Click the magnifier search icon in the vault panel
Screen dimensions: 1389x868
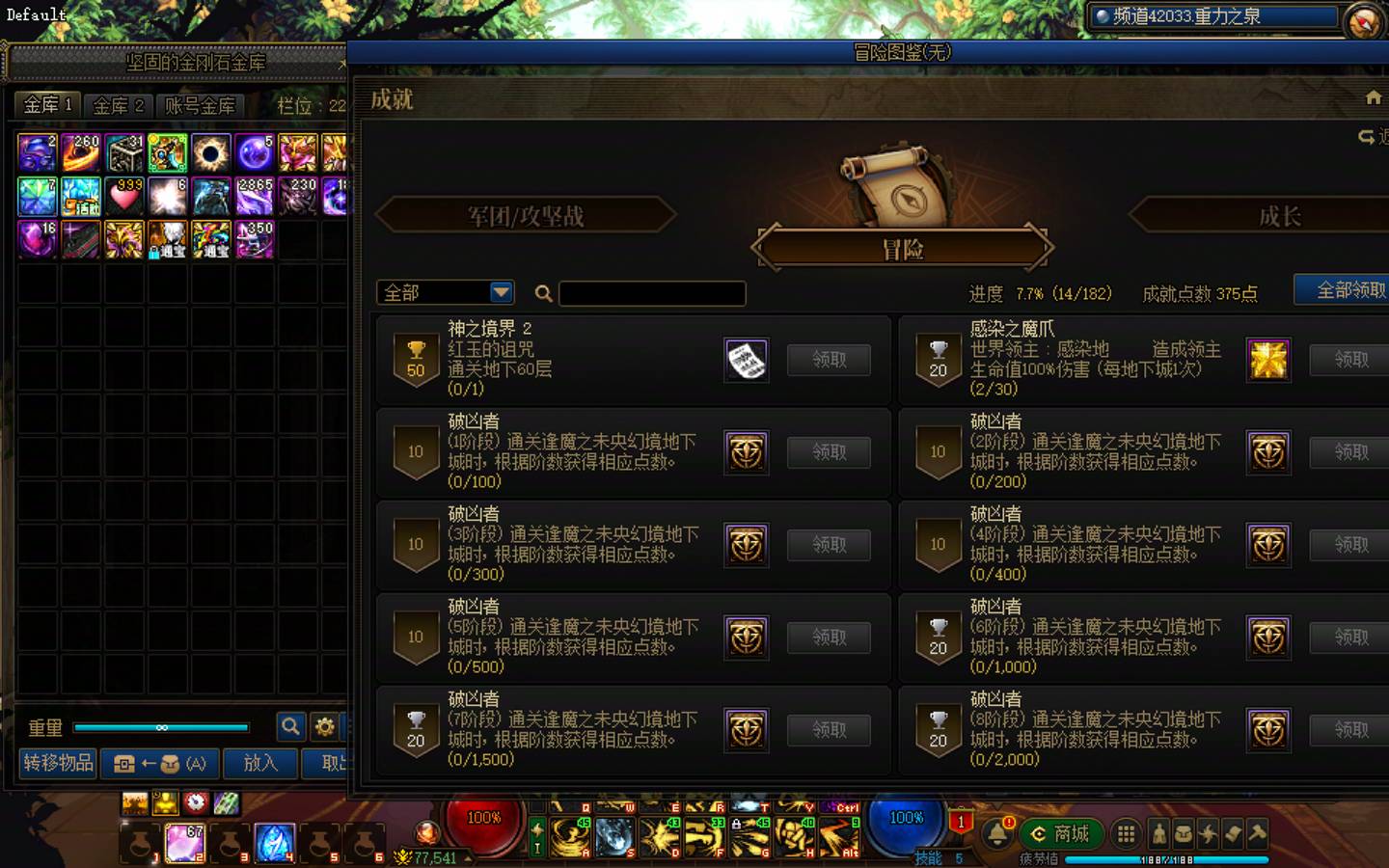tap(291, 727)
